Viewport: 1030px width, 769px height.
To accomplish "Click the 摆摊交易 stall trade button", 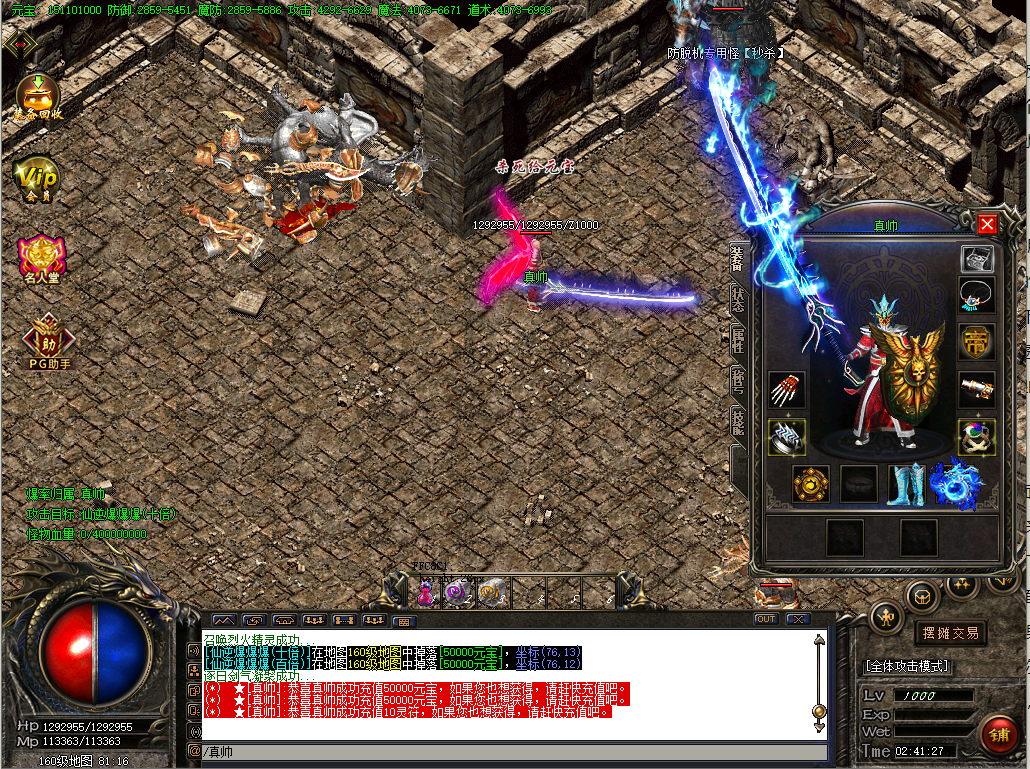I will point(949,633).
